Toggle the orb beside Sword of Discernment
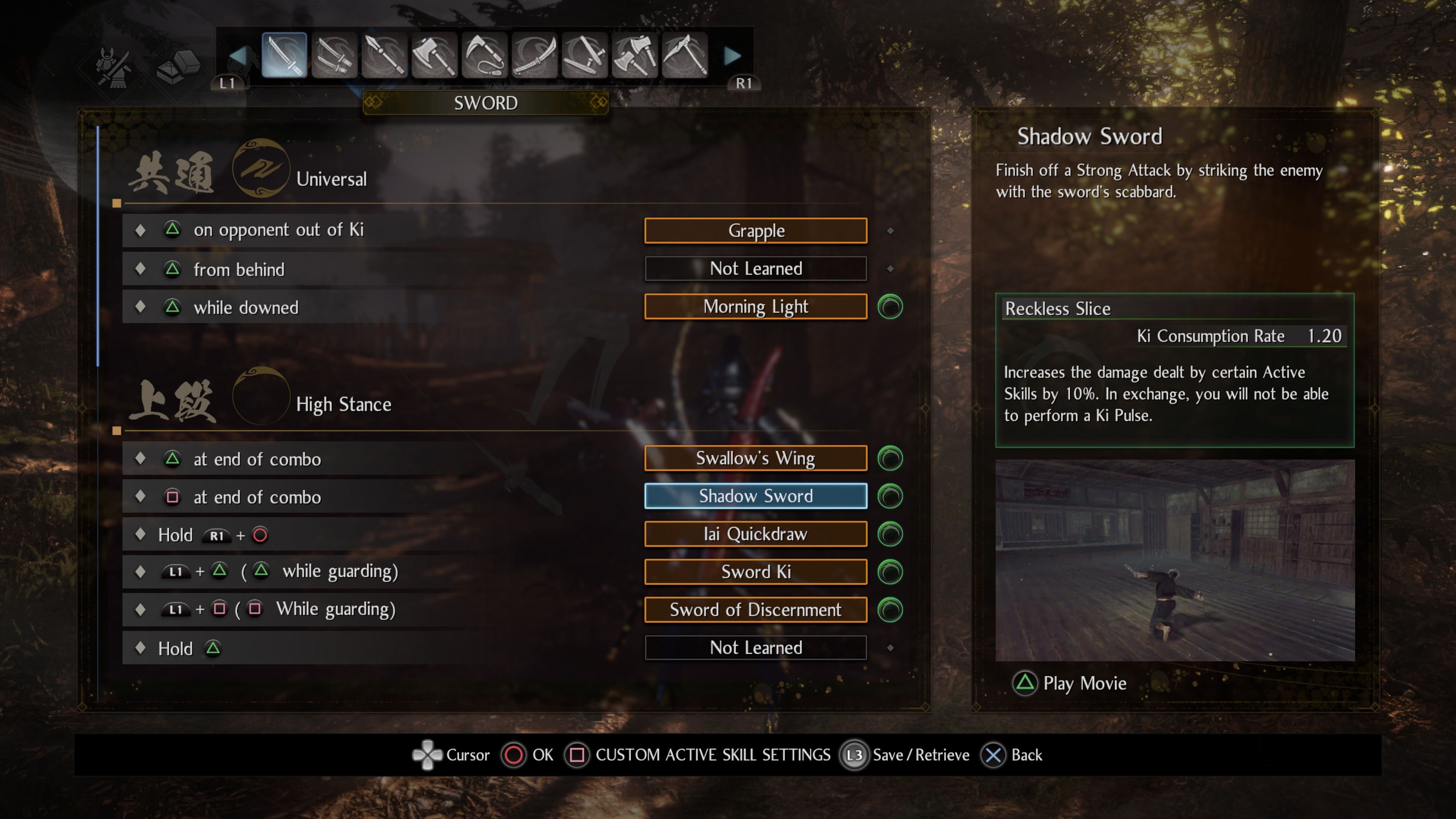 click(890, 609)
